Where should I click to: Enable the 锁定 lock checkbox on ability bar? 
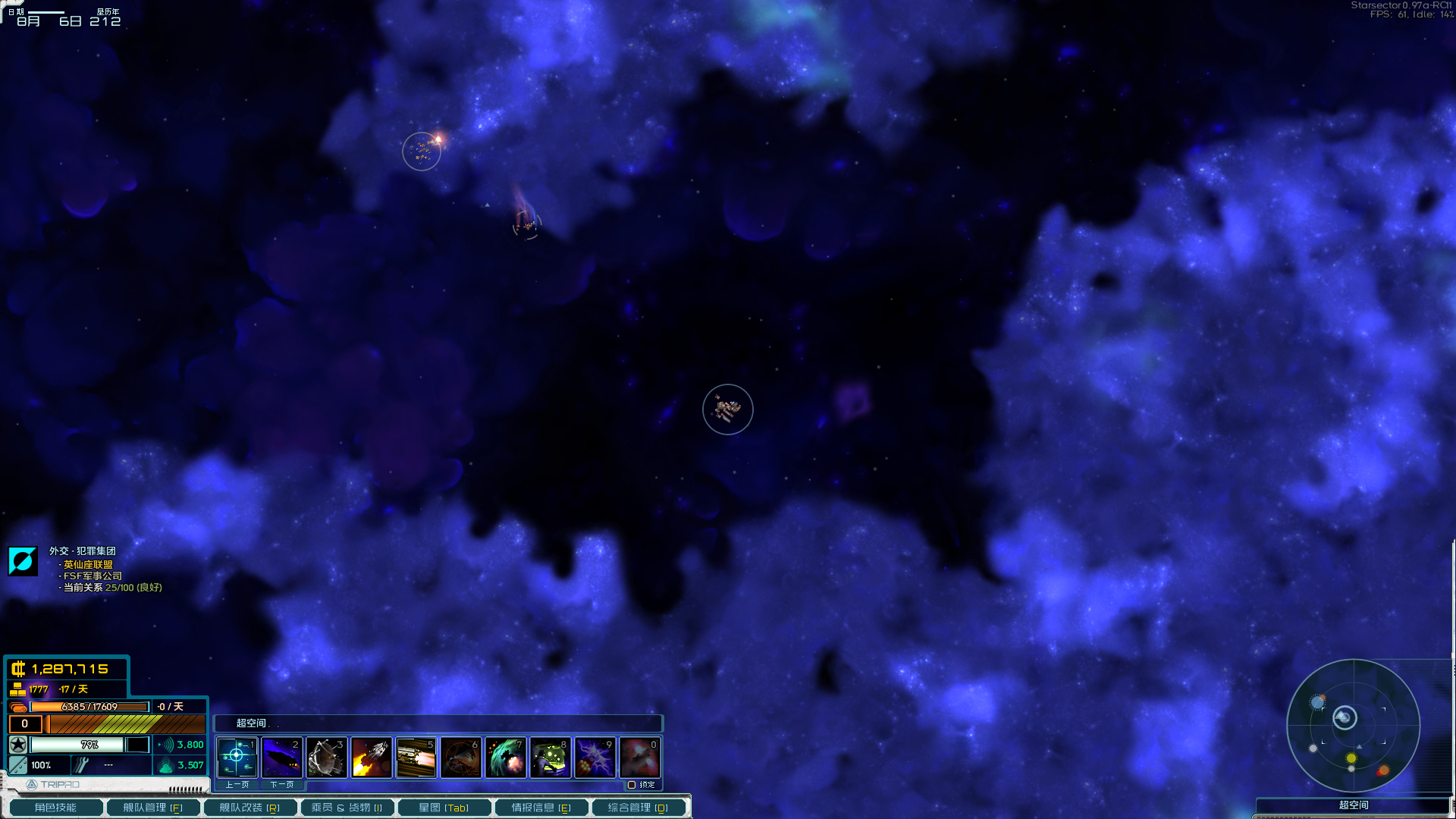[634, 785]
